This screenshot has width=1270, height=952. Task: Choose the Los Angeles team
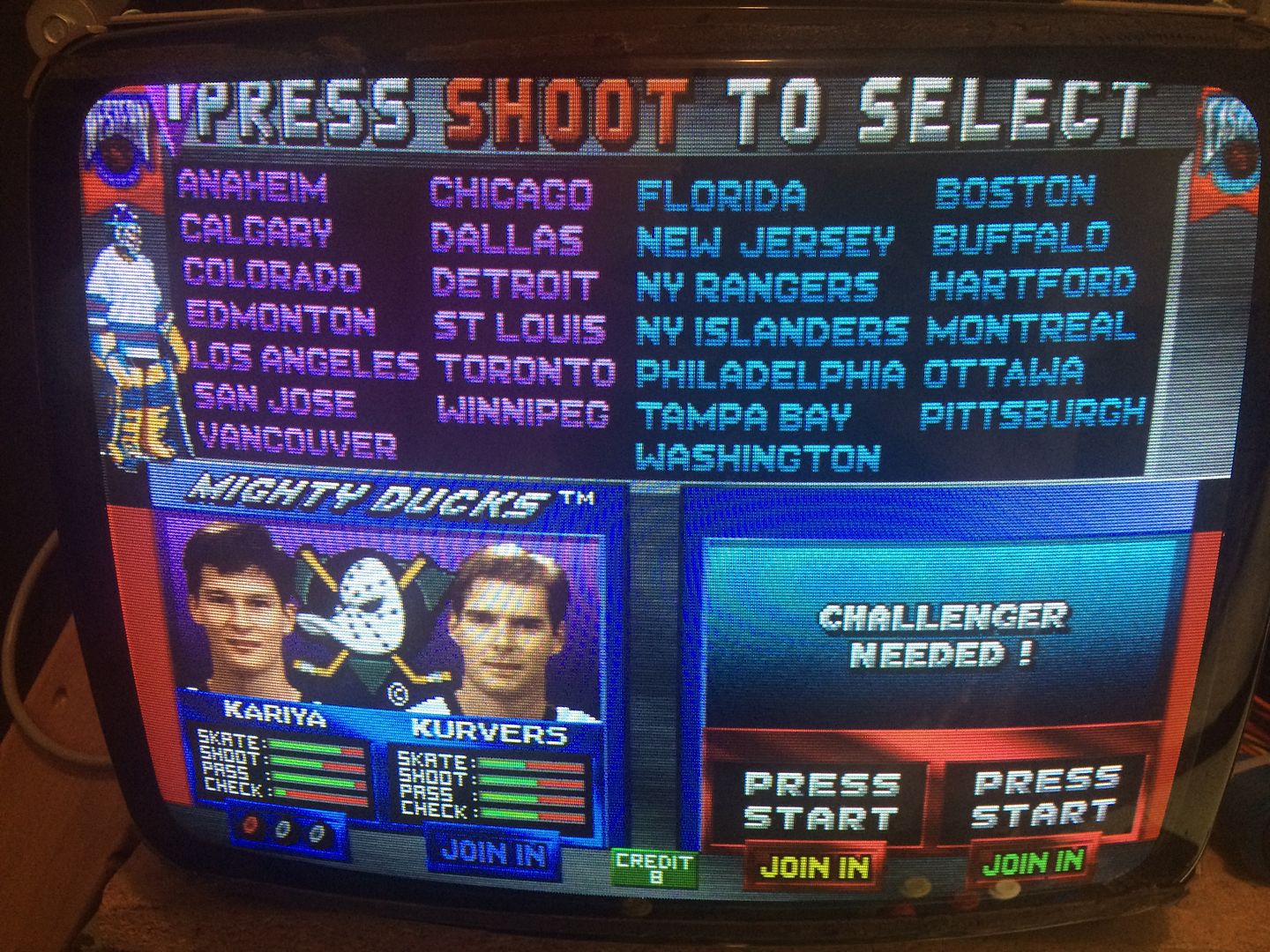pos(304,361)
